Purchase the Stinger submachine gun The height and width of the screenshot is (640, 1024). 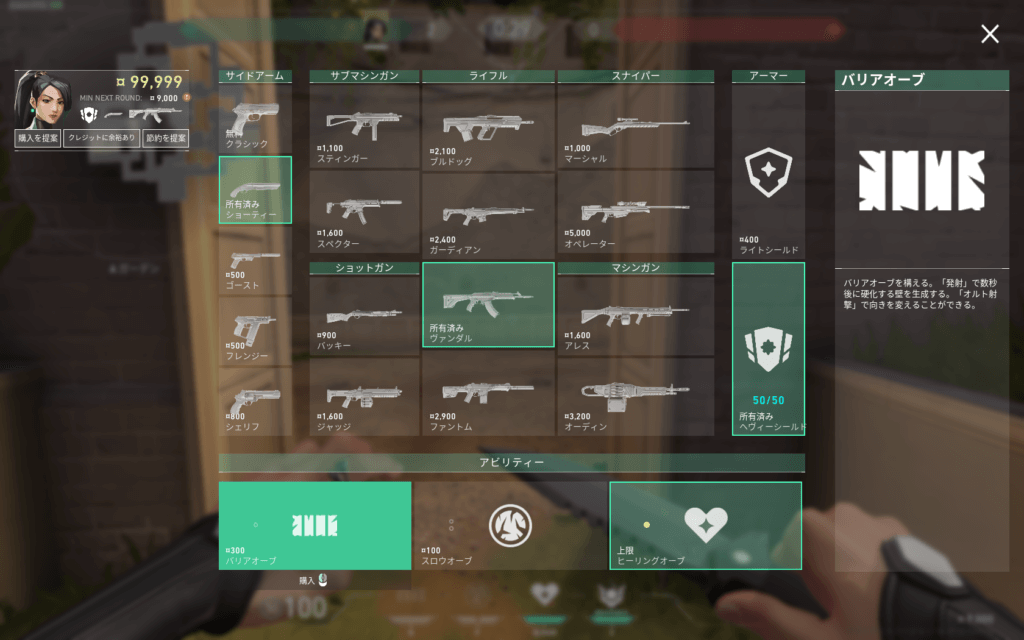point(364,126)
